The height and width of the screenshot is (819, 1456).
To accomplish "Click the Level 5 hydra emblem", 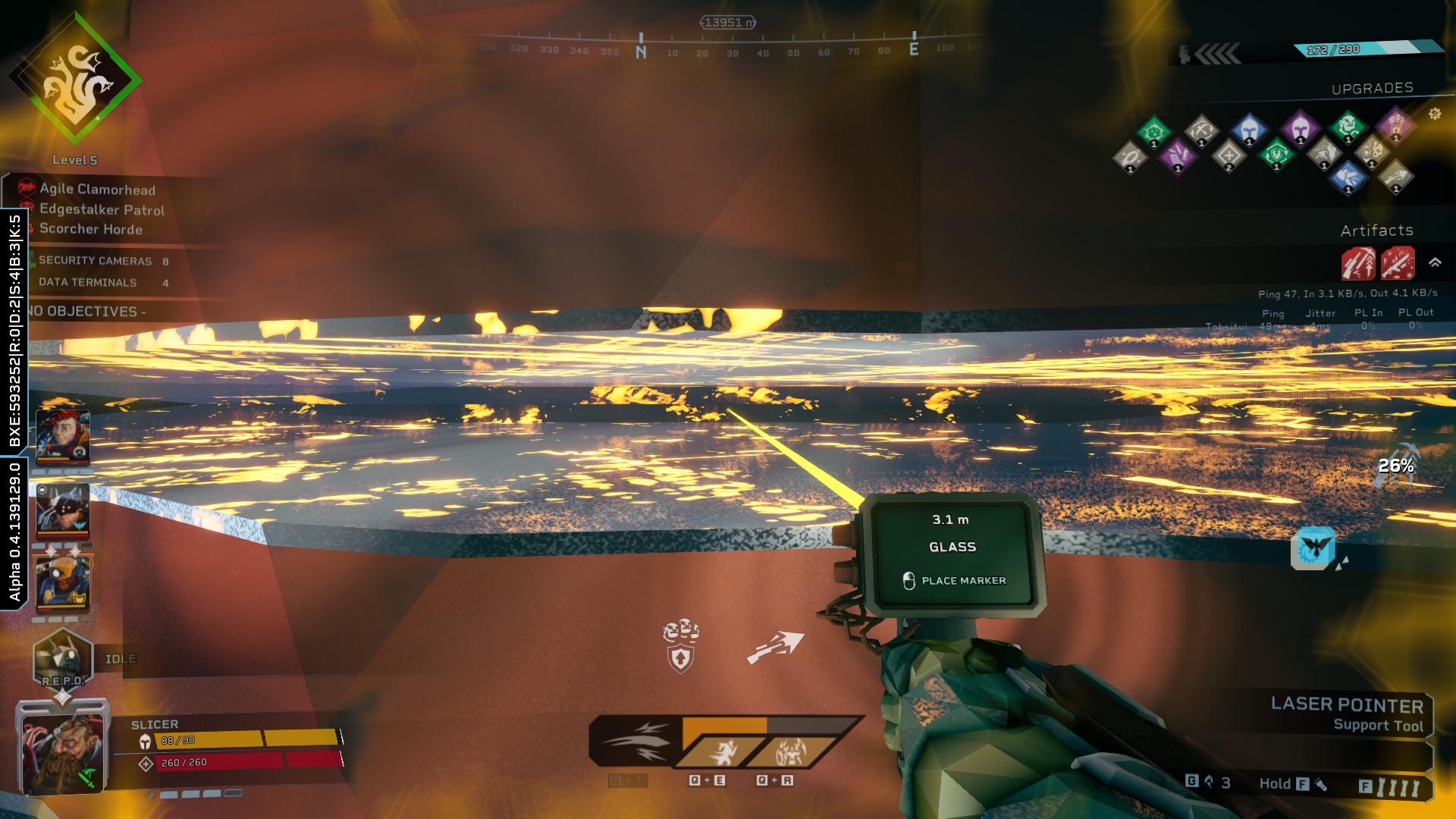I will [x=75, y=80].
